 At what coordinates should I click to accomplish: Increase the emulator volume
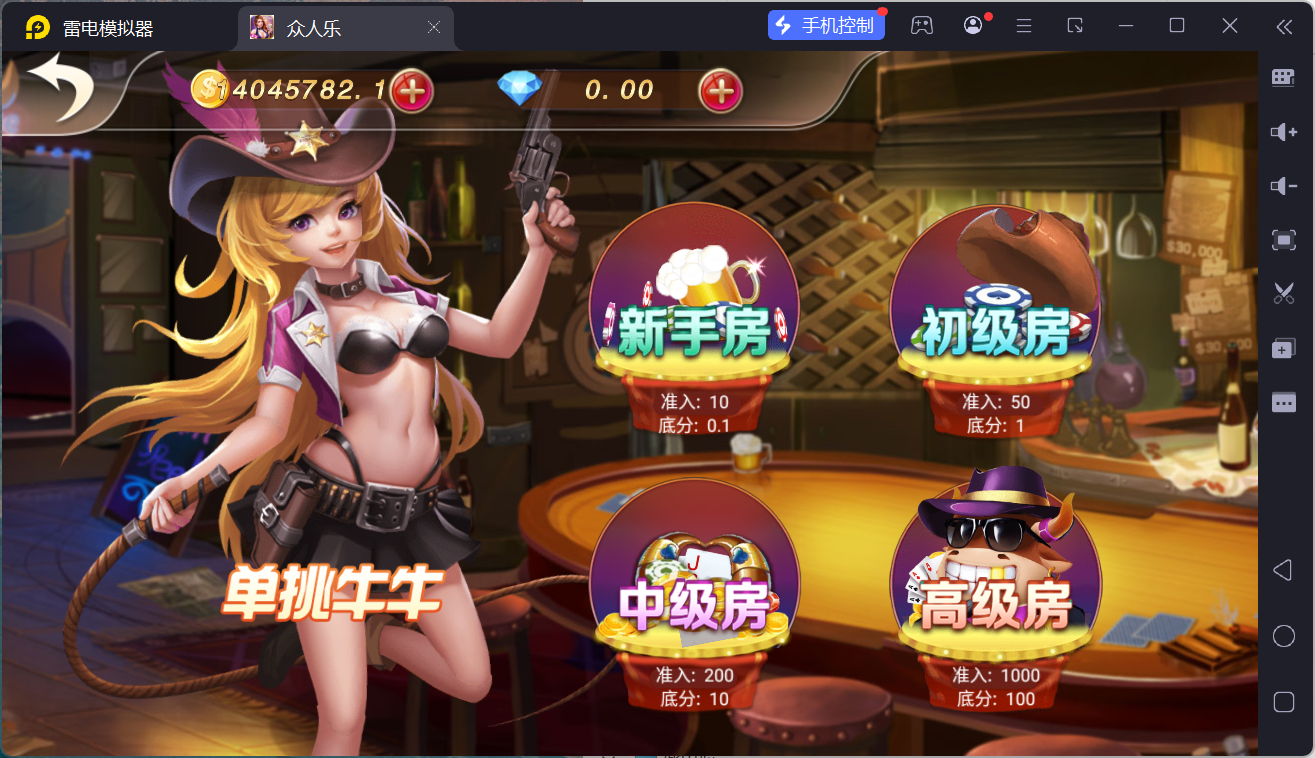pyautogui.click(x=1283, y=131)
